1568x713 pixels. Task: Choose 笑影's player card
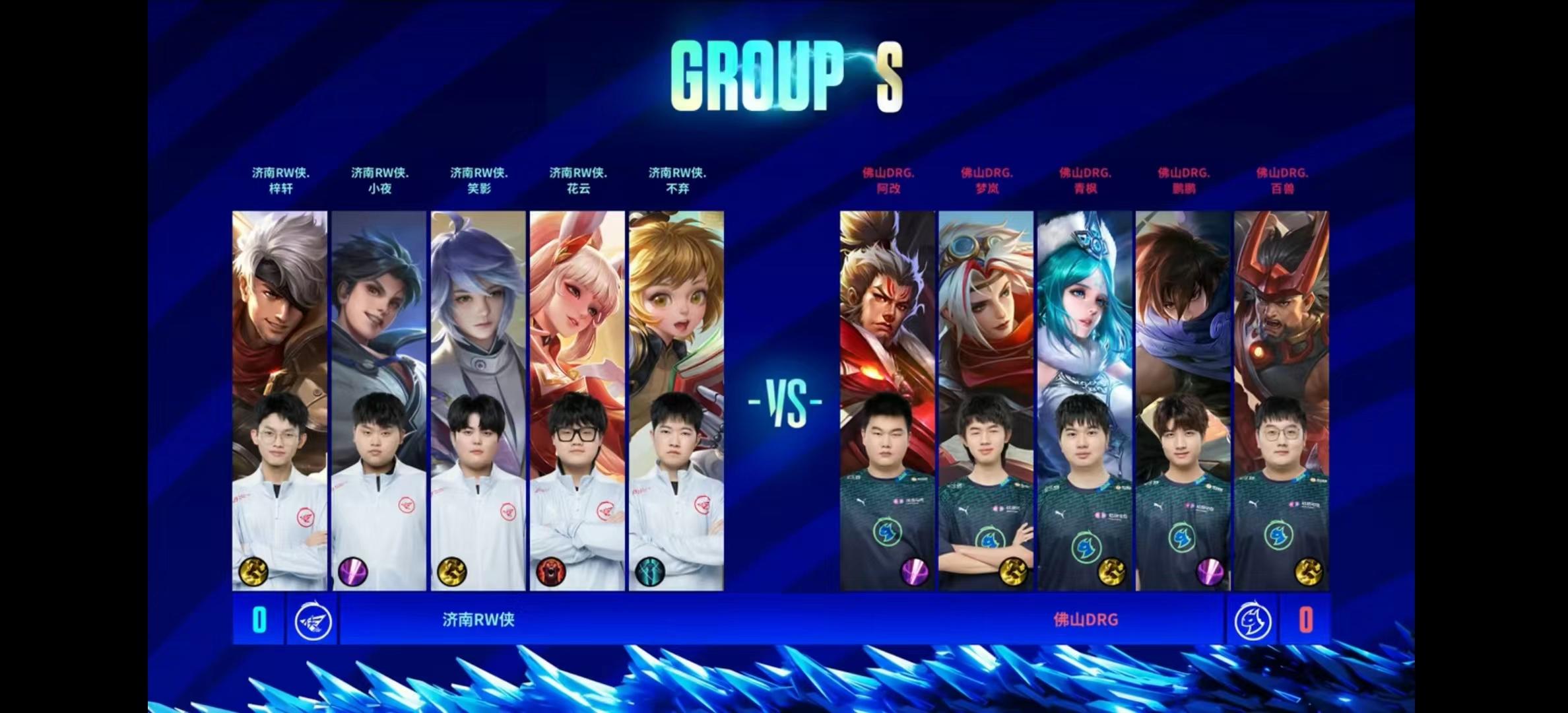tap(478, 399)
